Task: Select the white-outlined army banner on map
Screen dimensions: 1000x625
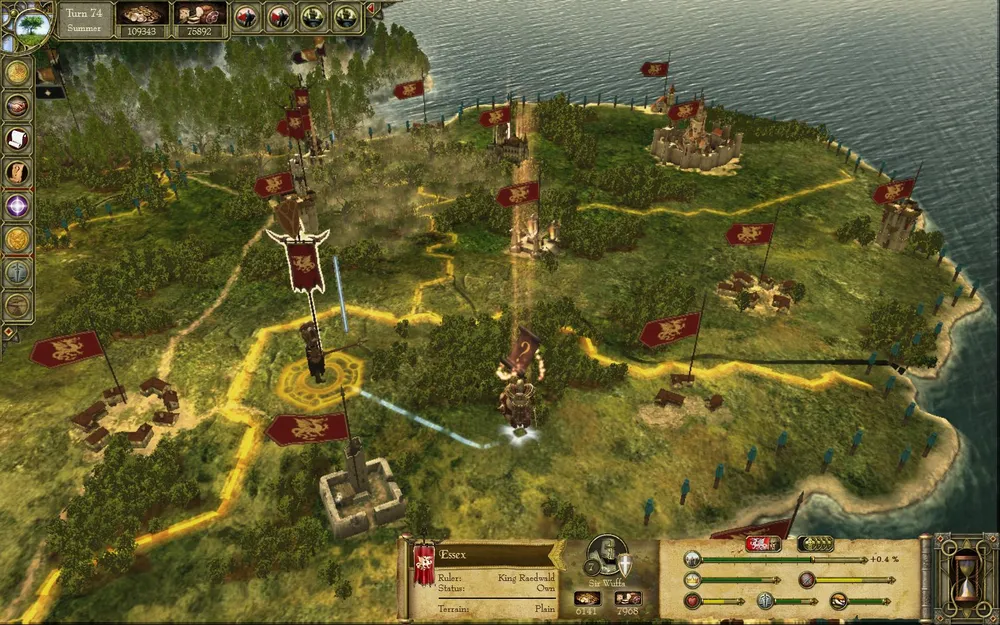Action: coord(300,262)
